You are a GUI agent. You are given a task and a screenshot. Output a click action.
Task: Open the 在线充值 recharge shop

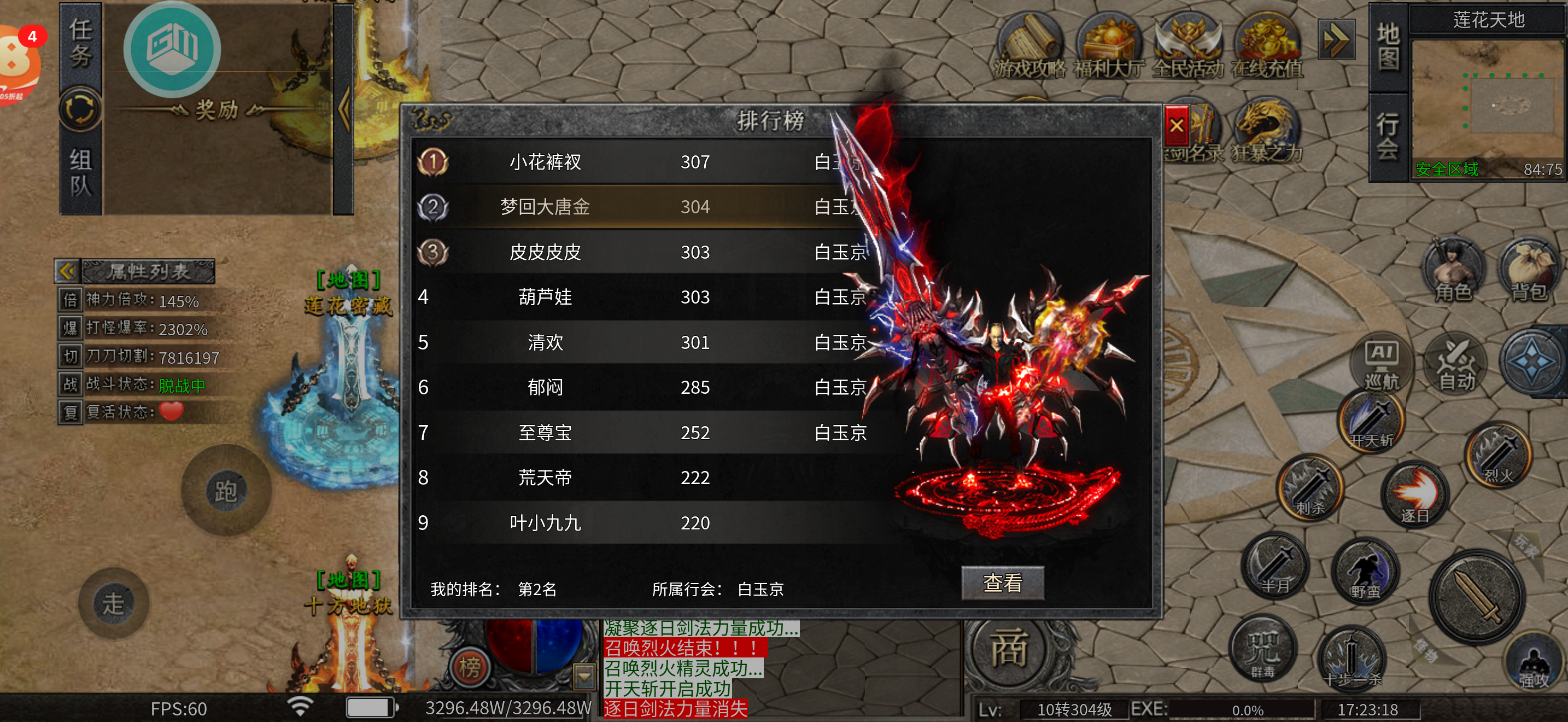[x=1267, y=48]
